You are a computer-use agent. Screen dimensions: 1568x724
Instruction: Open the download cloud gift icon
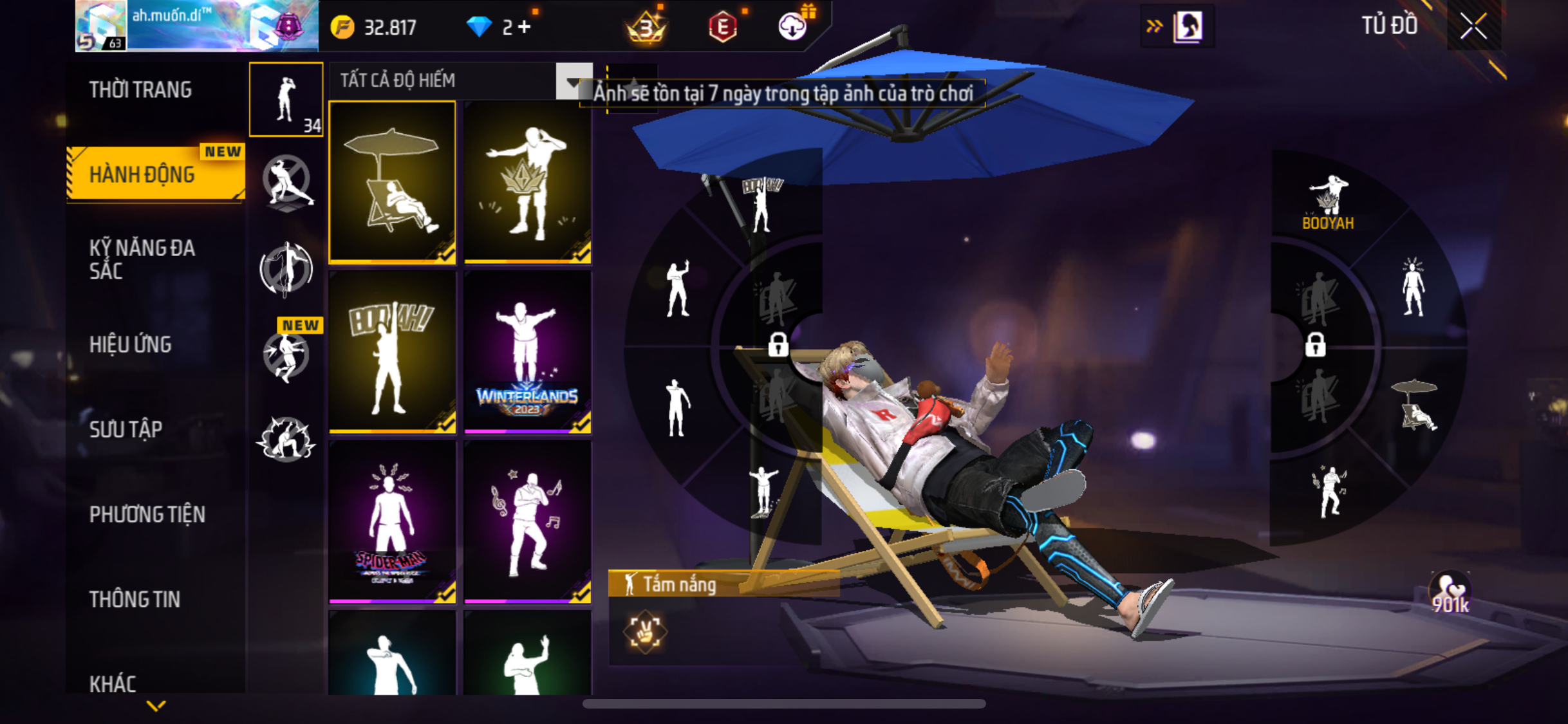[x=793, y=27]
